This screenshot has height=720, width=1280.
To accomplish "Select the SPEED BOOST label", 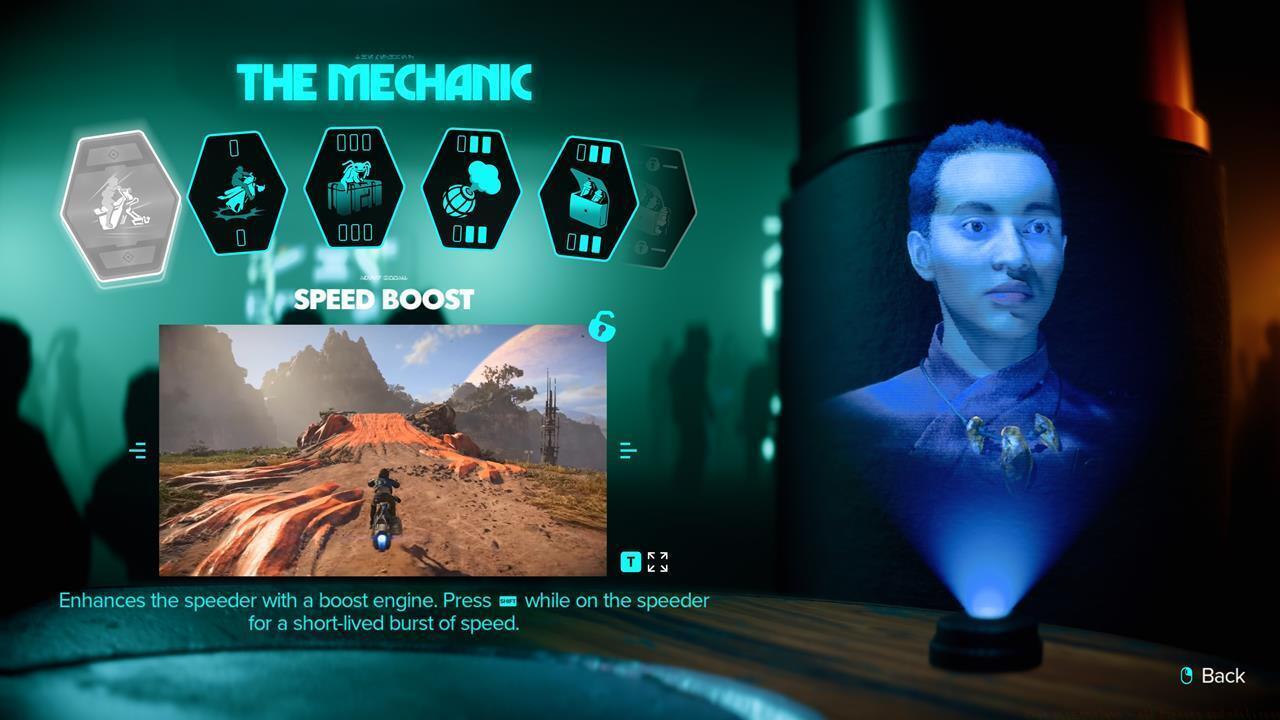I will (x=385, y=299).
